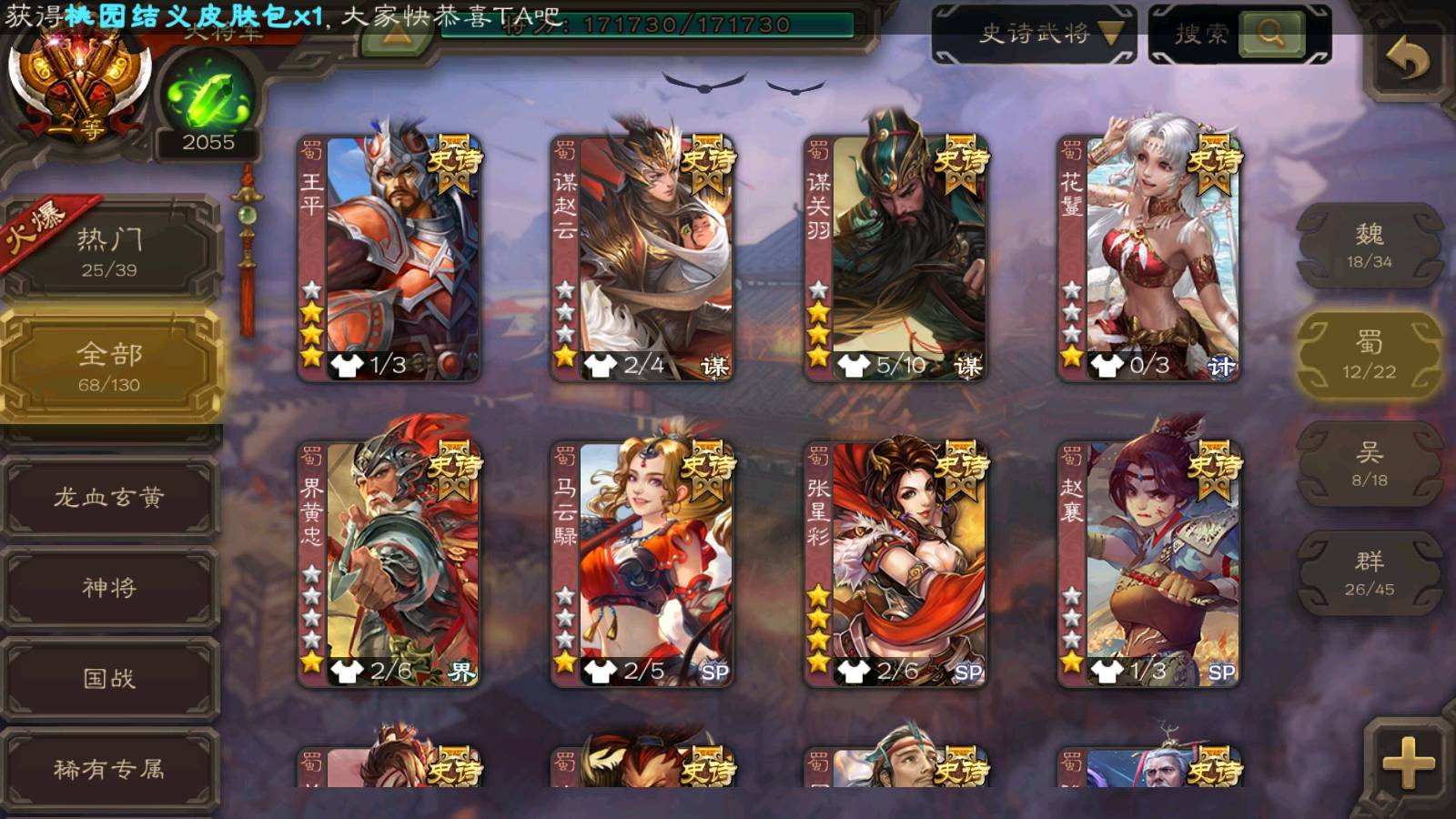
Task: Open the 稀有专属 category
Action: tap(109, 769)
